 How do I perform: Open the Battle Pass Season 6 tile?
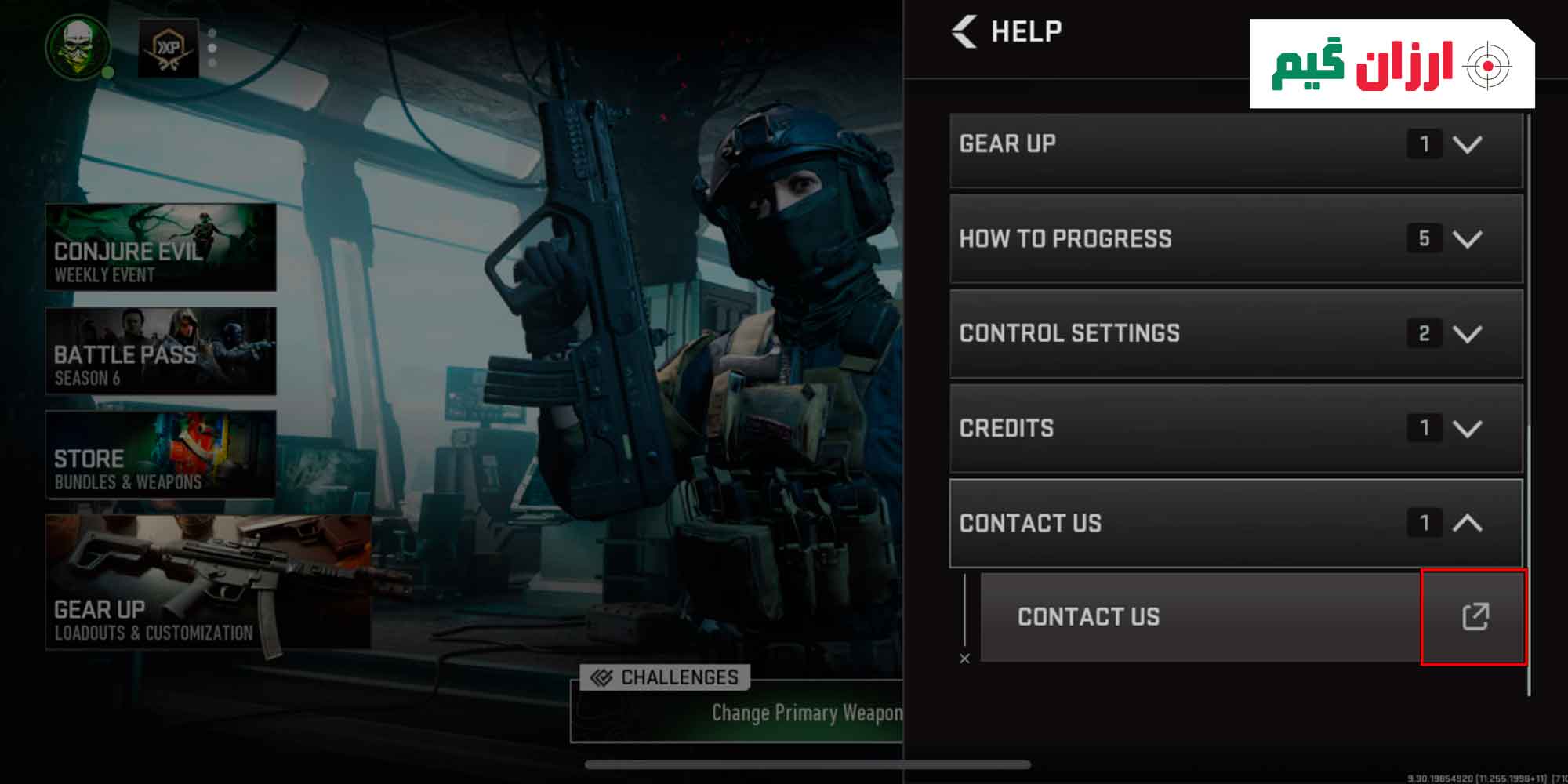(161, 350)
